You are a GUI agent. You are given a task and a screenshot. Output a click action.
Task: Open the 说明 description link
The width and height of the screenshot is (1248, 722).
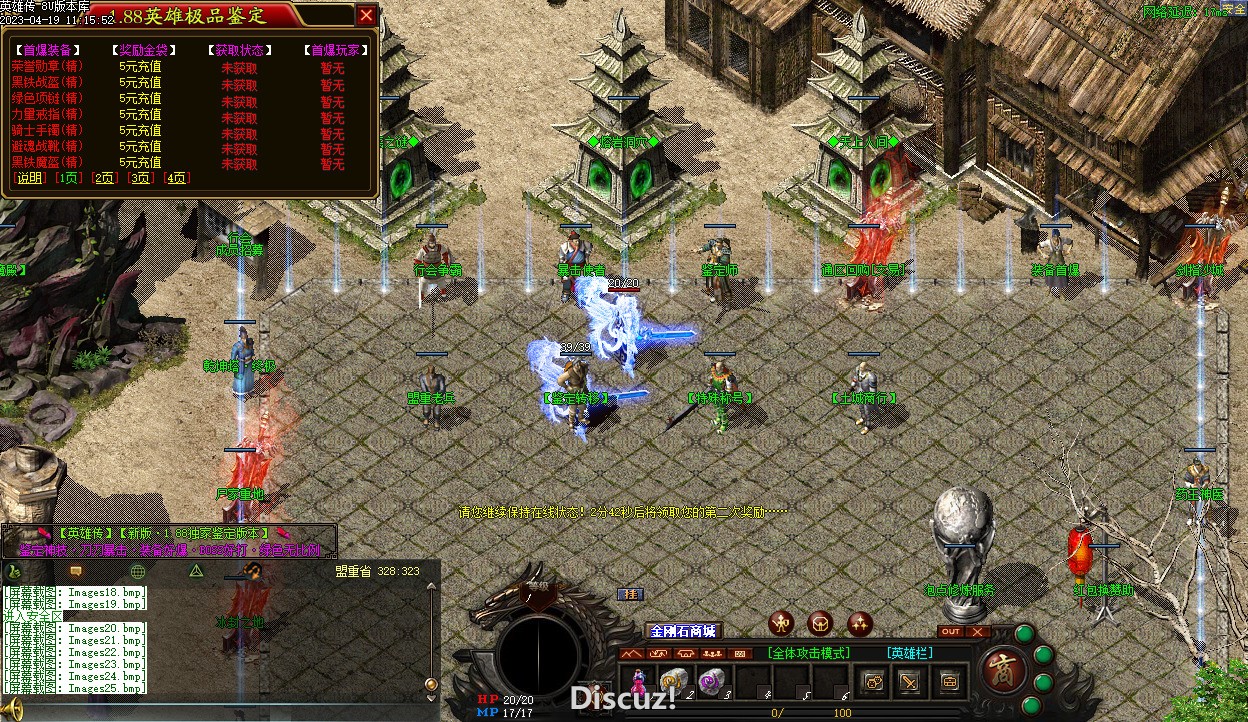pos(29,178)
